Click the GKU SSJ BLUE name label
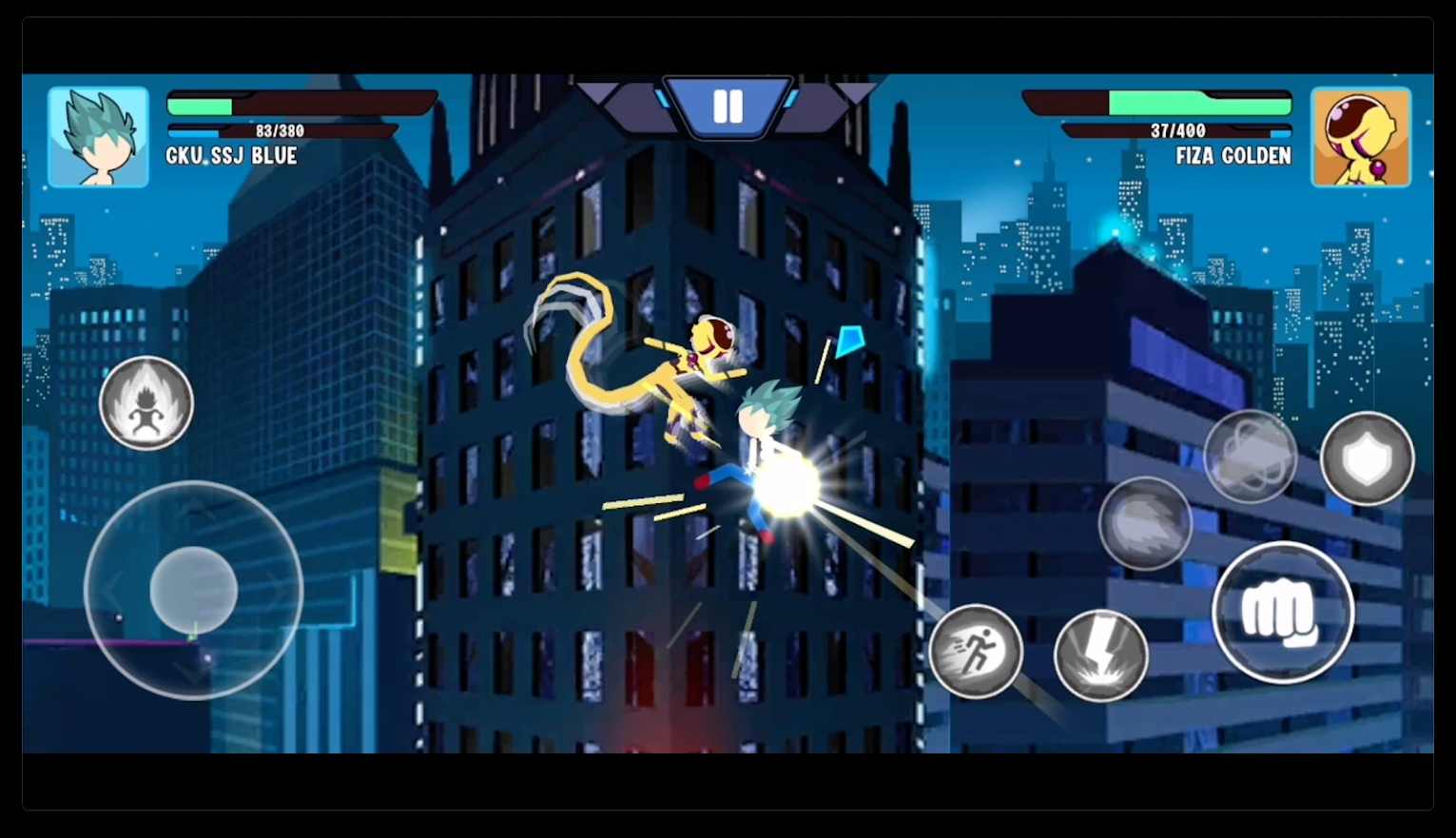This screenshot has width=1456, height=838. pyautogui.click(x=230, y=156)
